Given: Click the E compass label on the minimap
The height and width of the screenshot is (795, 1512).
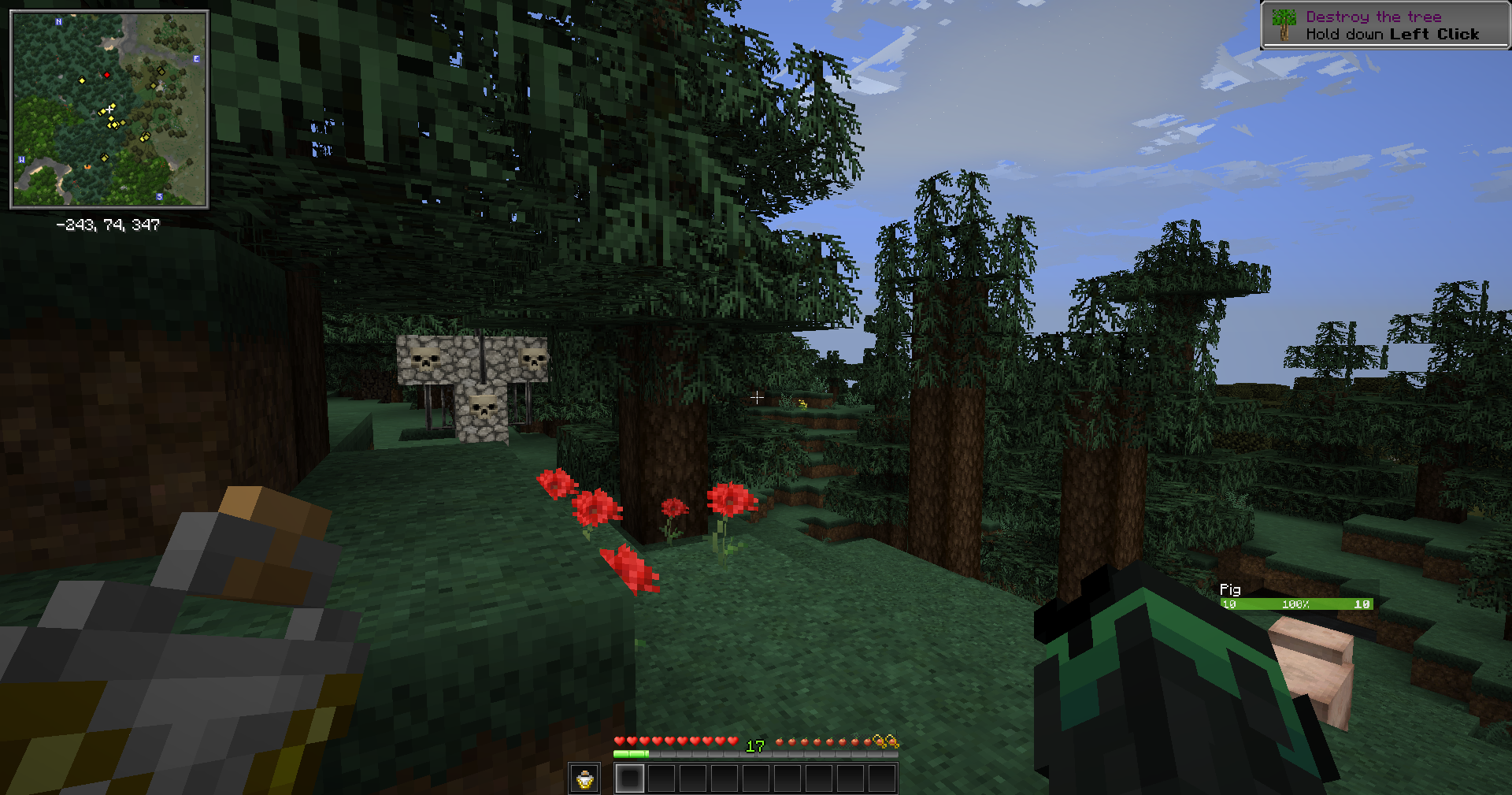Looking at the screenshot, I should coord(195,58).
